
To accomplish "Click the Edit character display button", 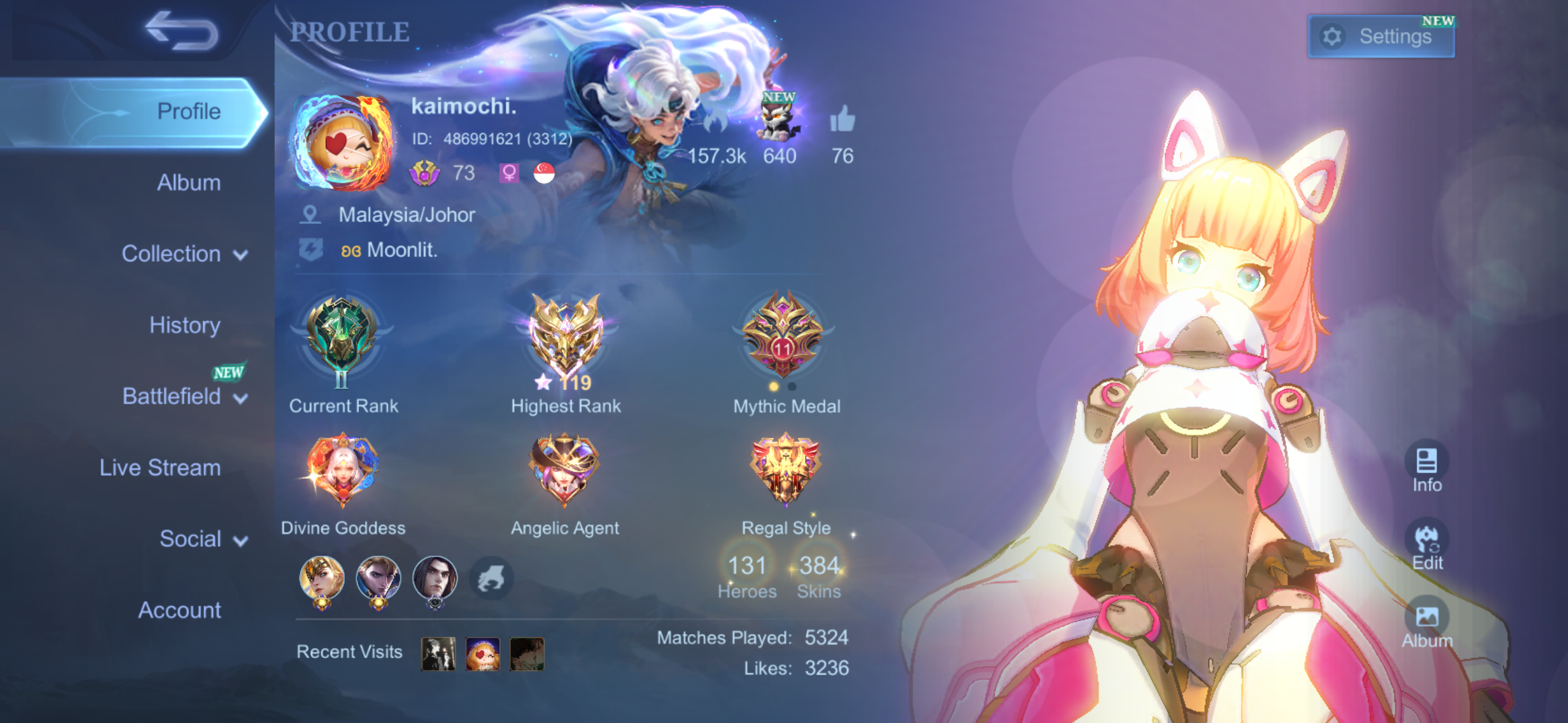I will coord(1426,545).
